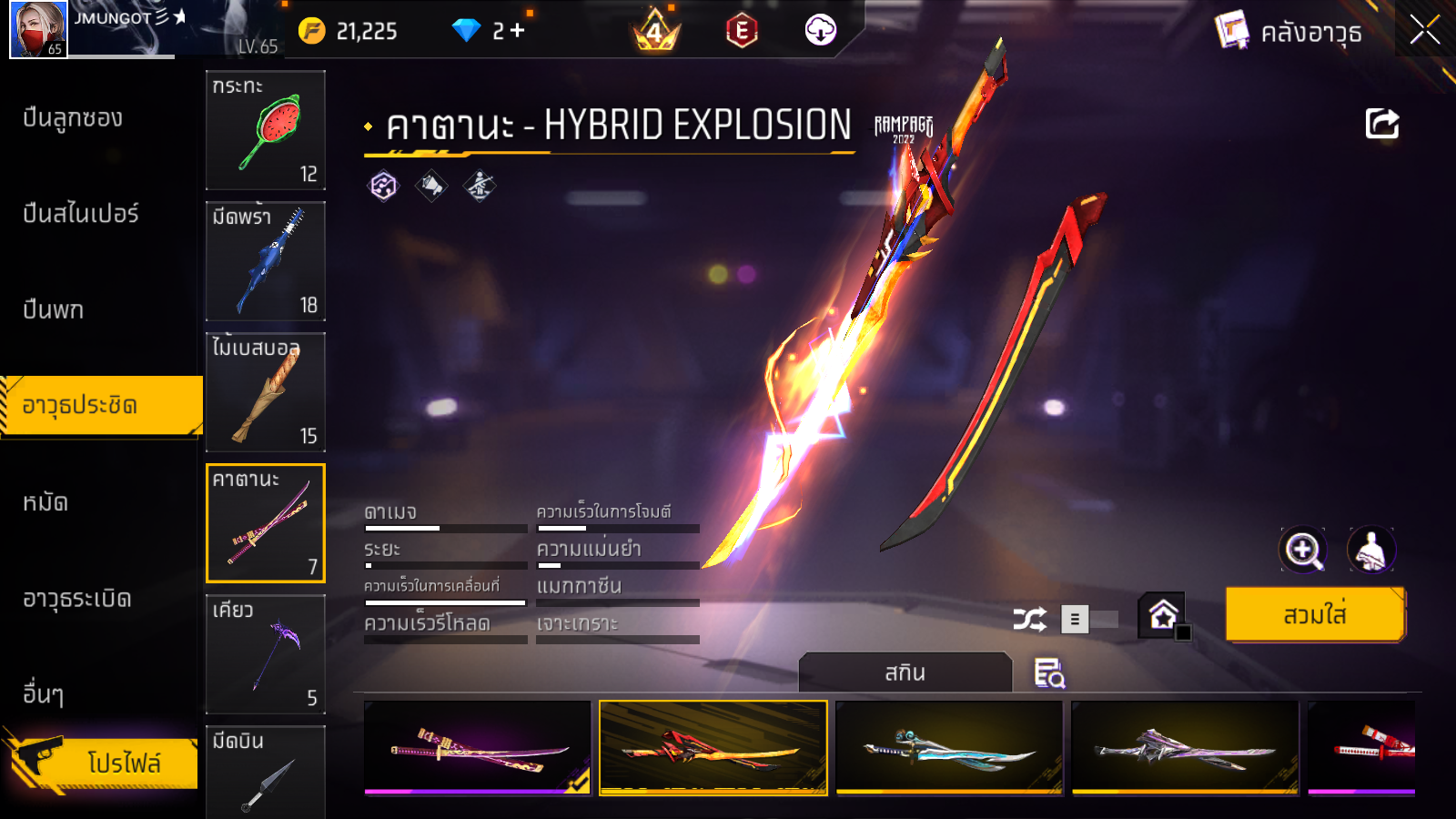Pick the scythe weapon tile
The width and height of the screenshot is (1456, 819).
pyautogui.click(x=266, y=654)
